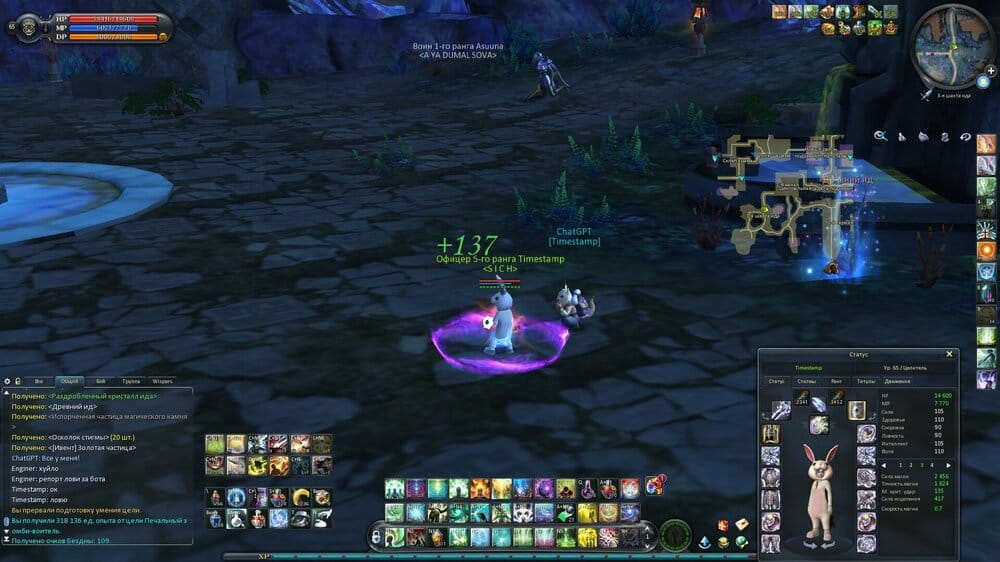This screenshot has width=1000, height=562.
Task: Switch chat to the Все tab
Action: (39, 381)
